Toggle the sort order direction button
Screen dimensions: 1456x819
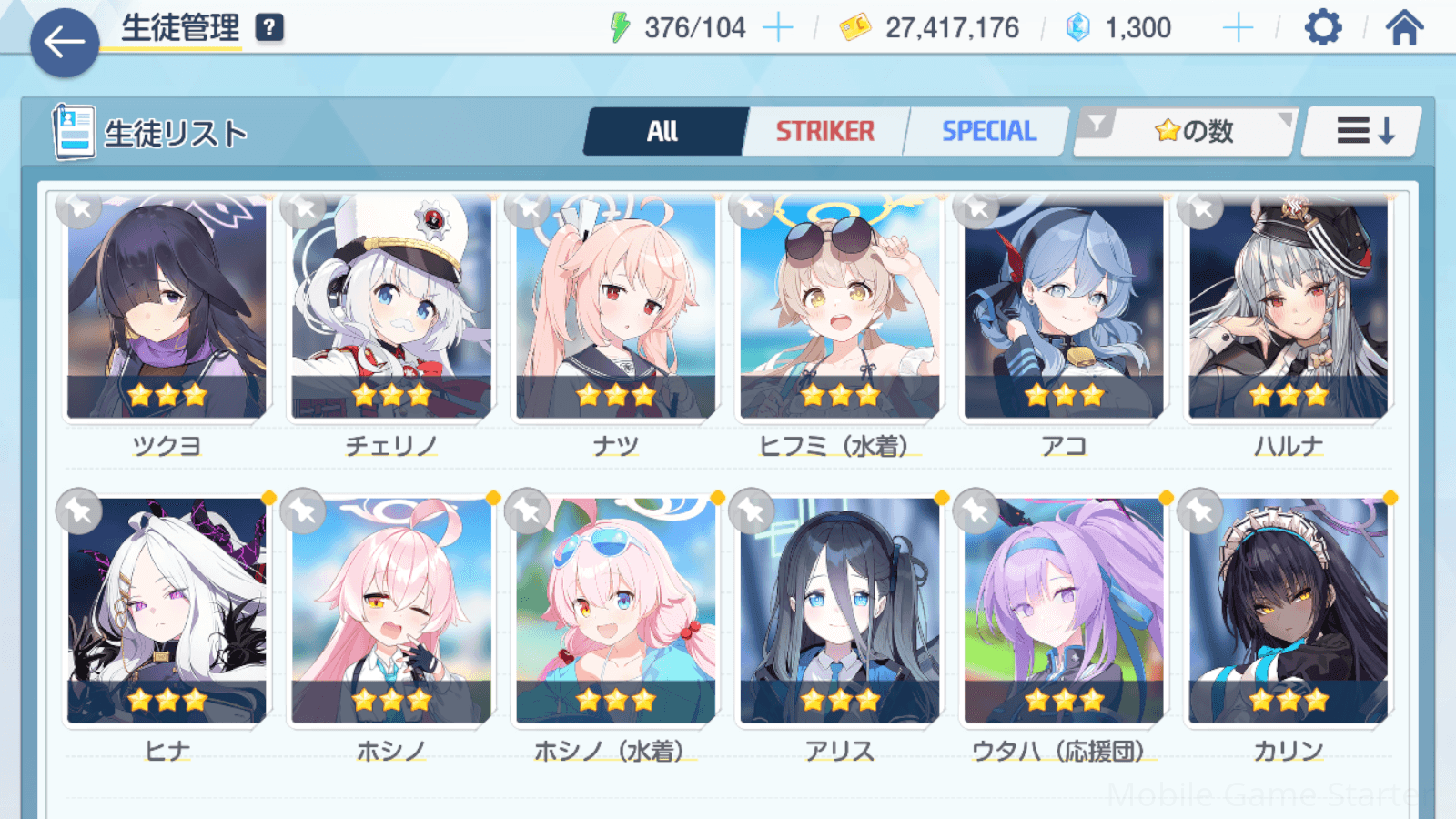coord(1363,132)
